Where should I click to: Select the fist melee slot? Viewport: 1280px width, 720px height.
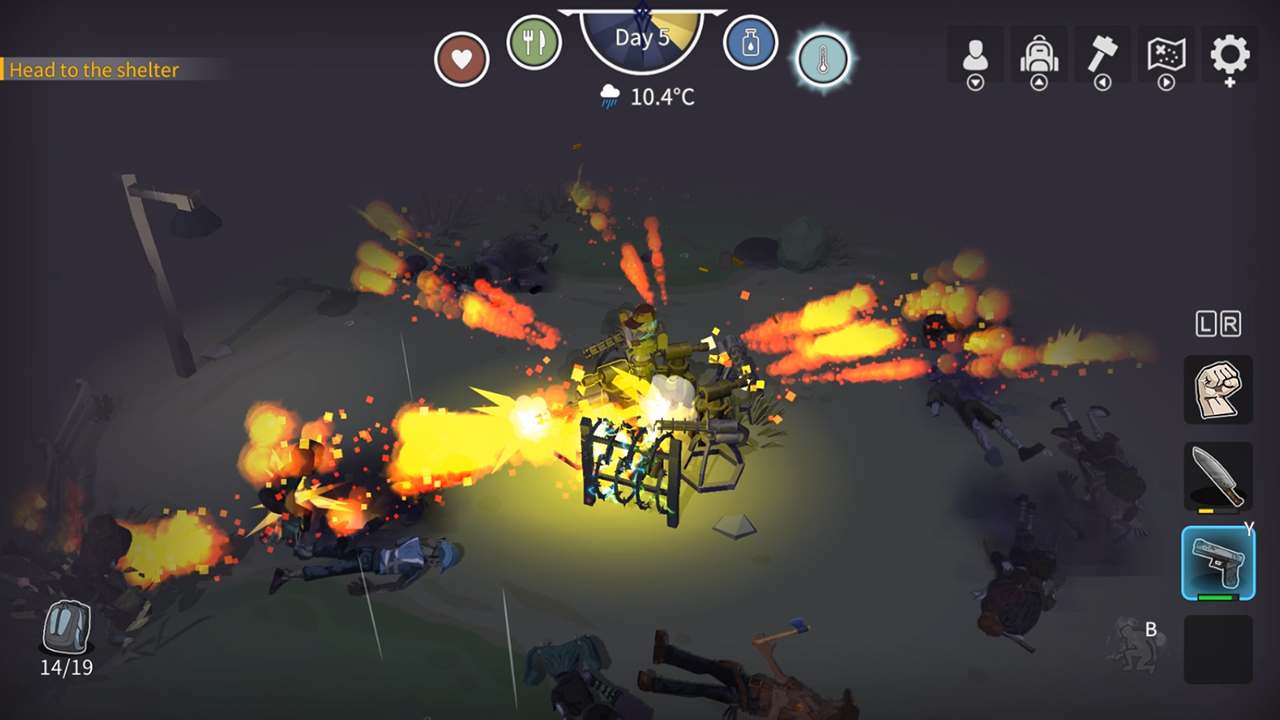coord(1218,389)
